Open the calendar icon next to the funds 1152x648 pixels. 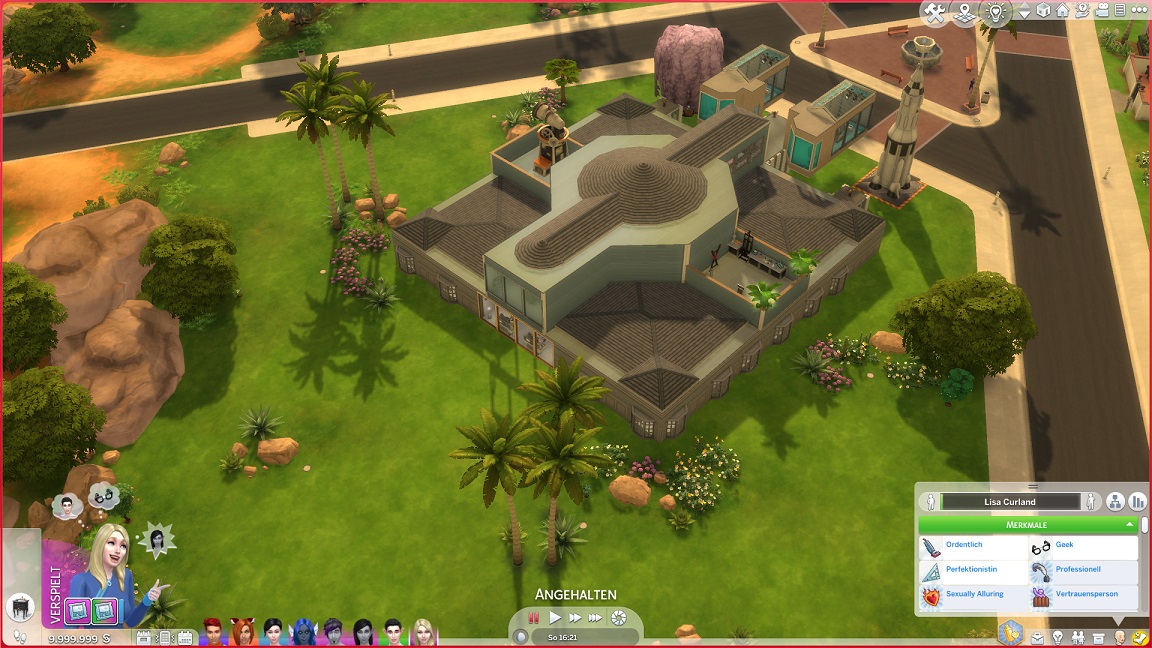[143, 637]
